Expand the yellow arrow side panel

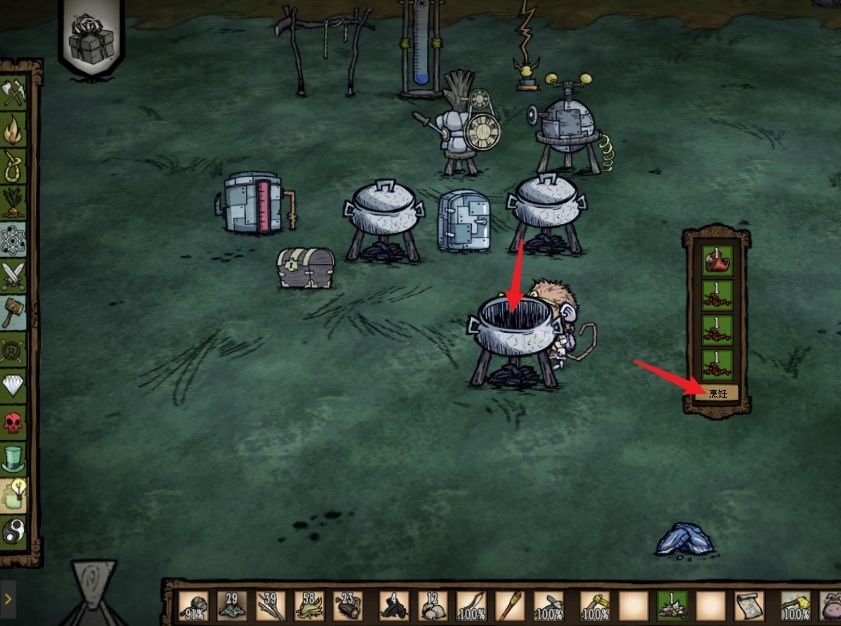[8, 598]
